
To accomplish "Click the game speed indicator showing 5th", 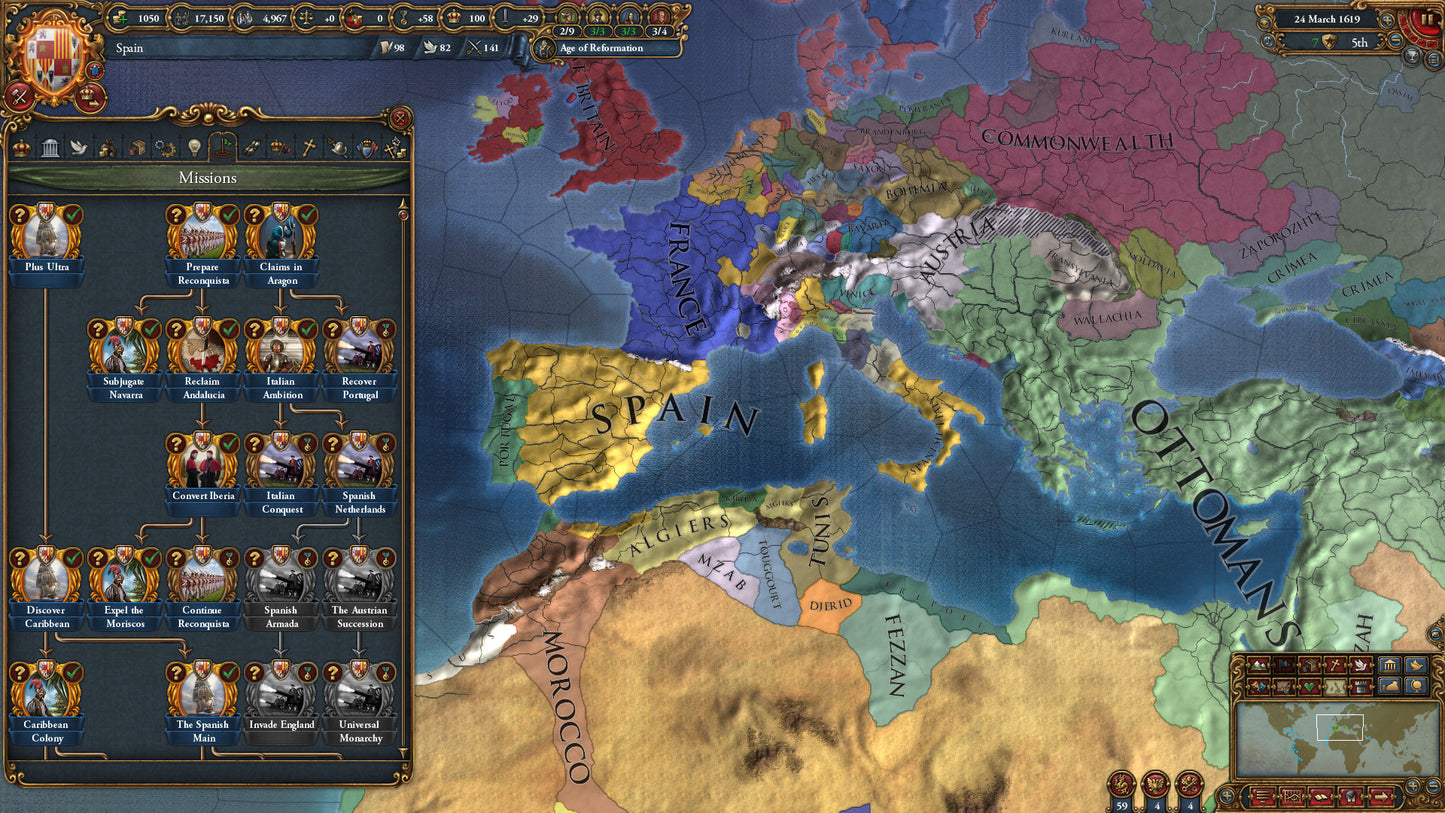I will coord(1360,43).
